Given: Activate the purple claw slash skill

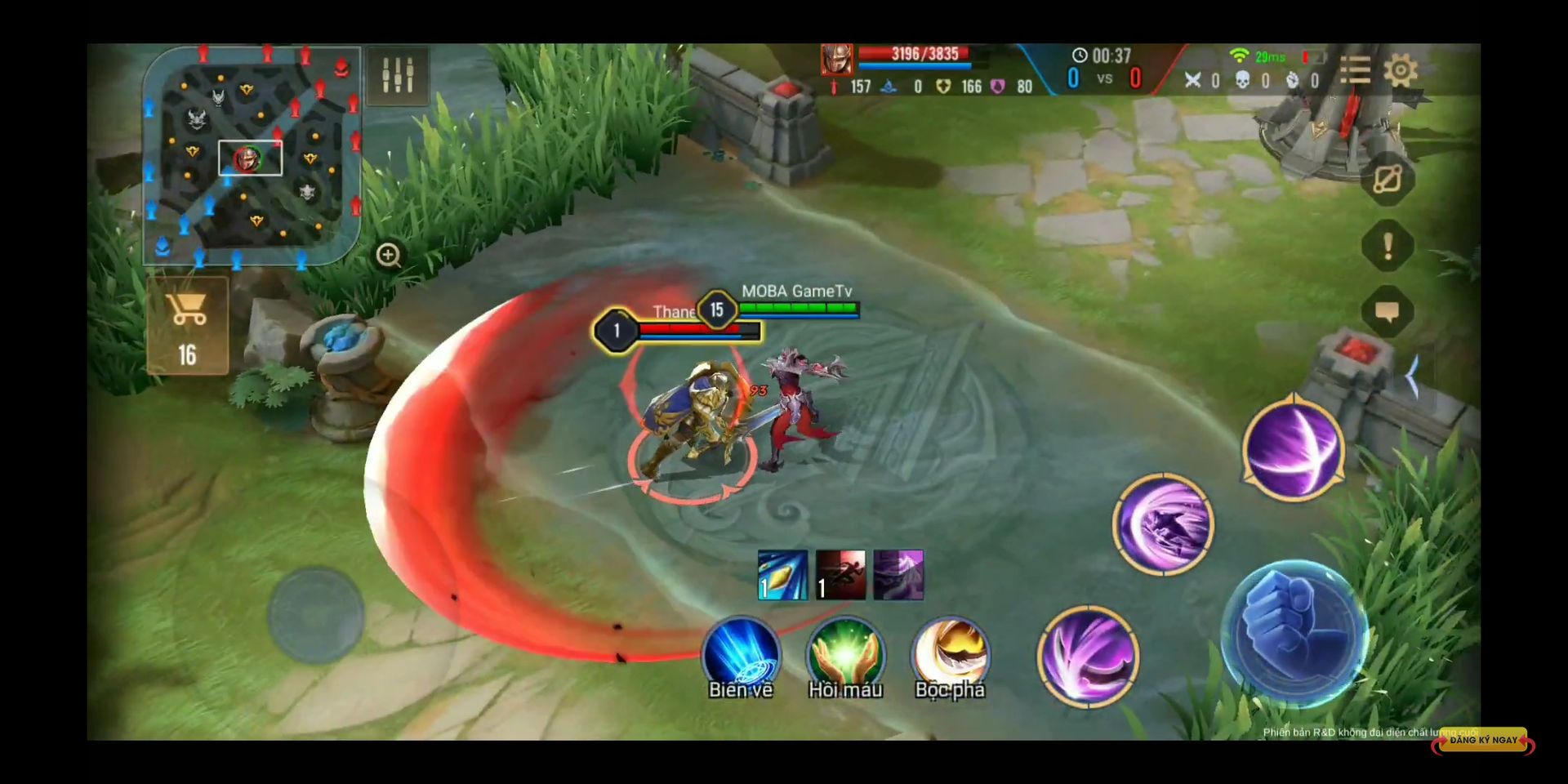Looking at the screenshot, I should coord(1088,656).
